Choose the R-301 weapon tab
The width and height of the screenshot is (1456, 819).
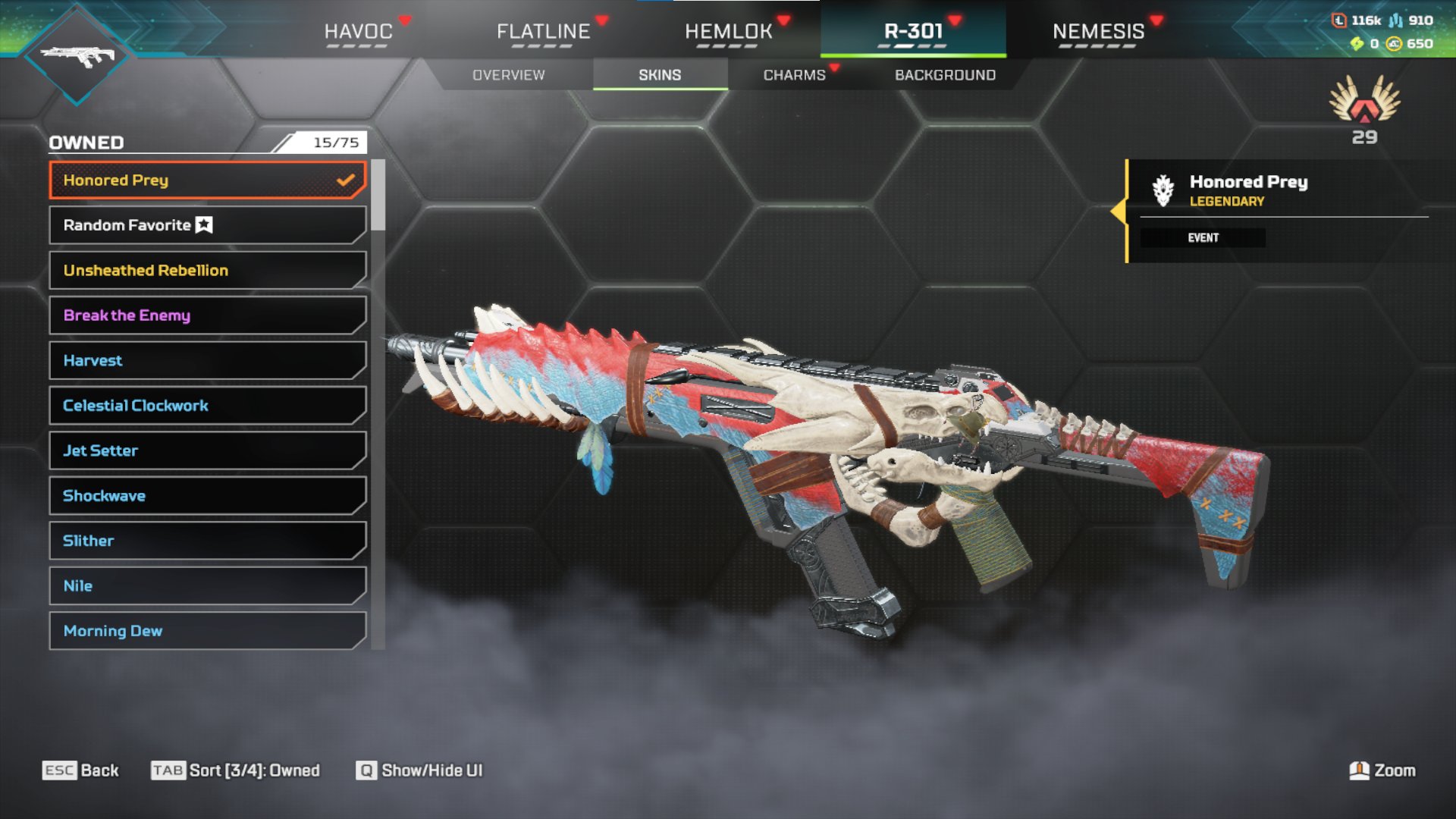pyautogui.click(x=913, y=31)
